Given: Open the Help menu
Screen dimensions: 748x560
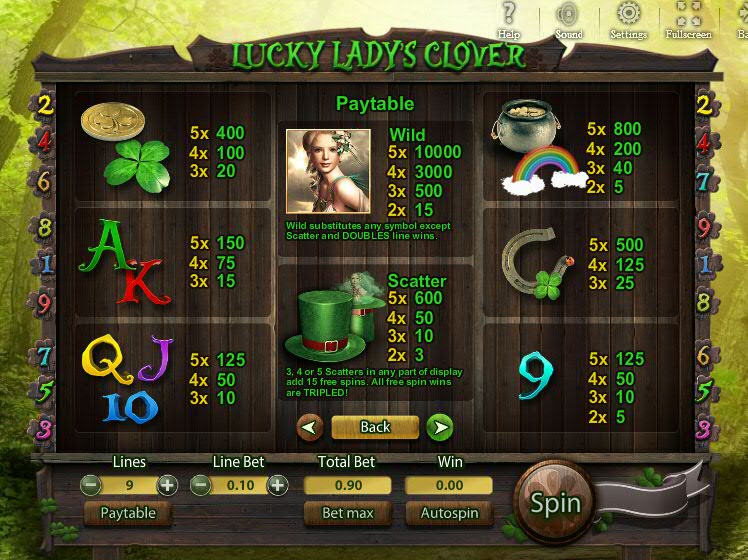Looking at the screenshot, I should [x=509, y=20].
